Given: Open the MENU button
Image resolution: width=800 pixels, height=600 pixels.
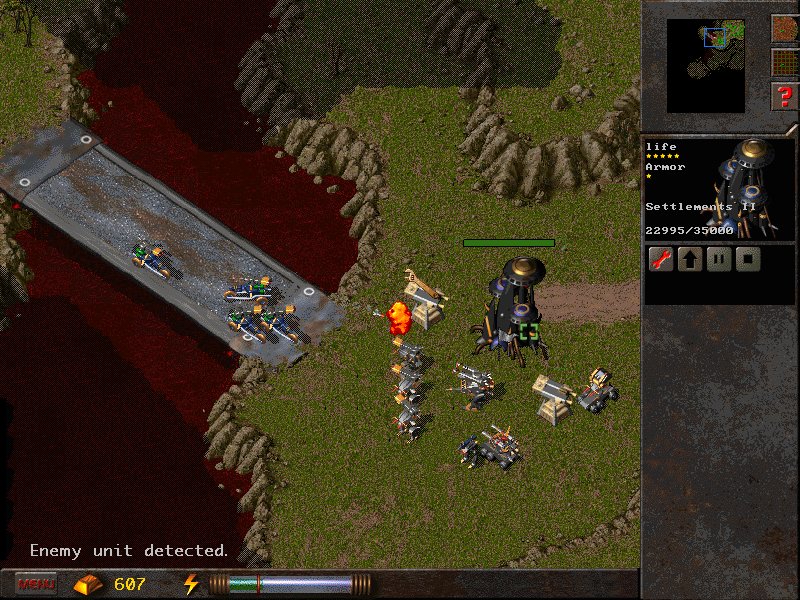Looking at the screenshot, I should pyautogui.click(x=36, y=583).
